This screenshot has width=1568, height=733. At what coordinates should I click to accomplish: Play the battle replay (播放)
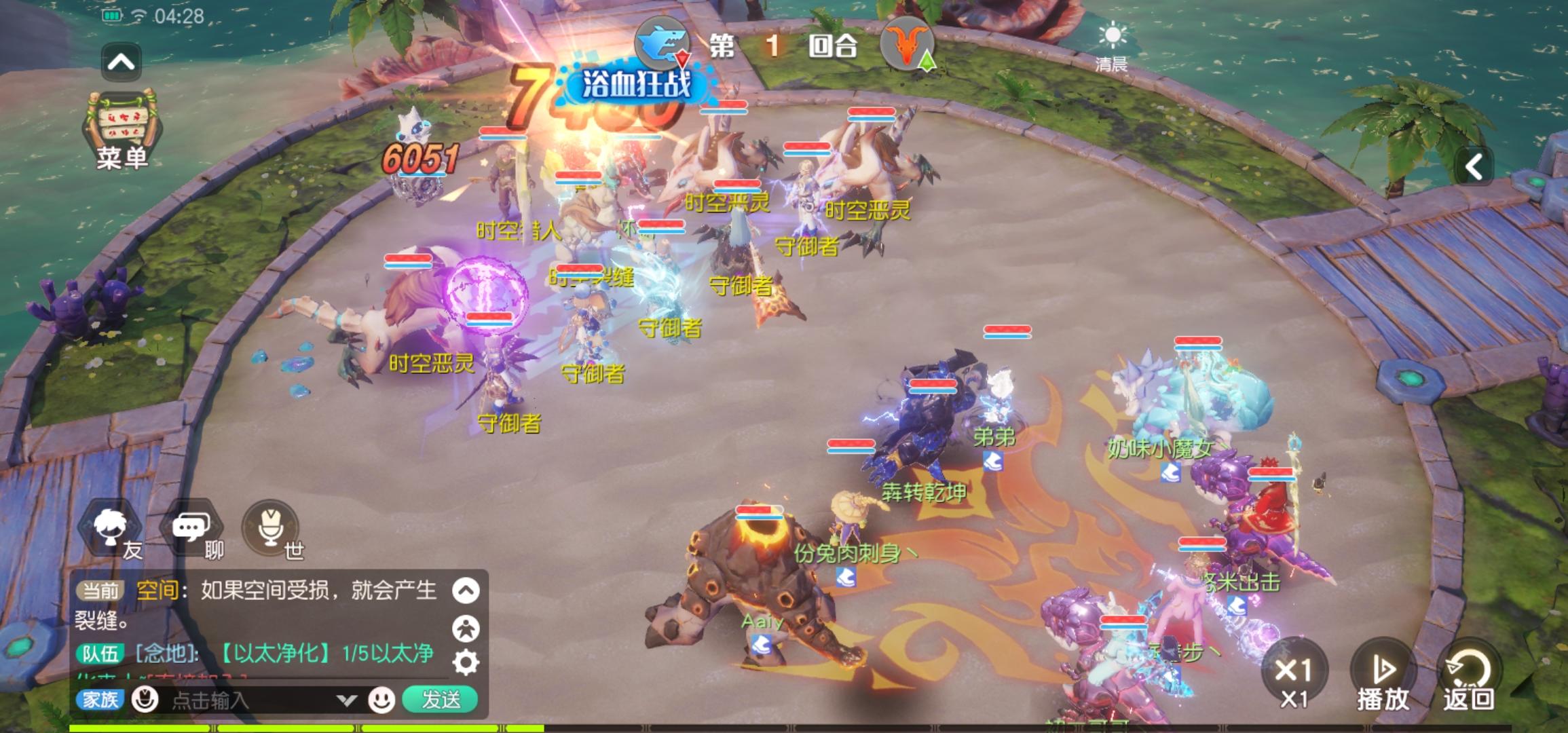(1383, 675)
